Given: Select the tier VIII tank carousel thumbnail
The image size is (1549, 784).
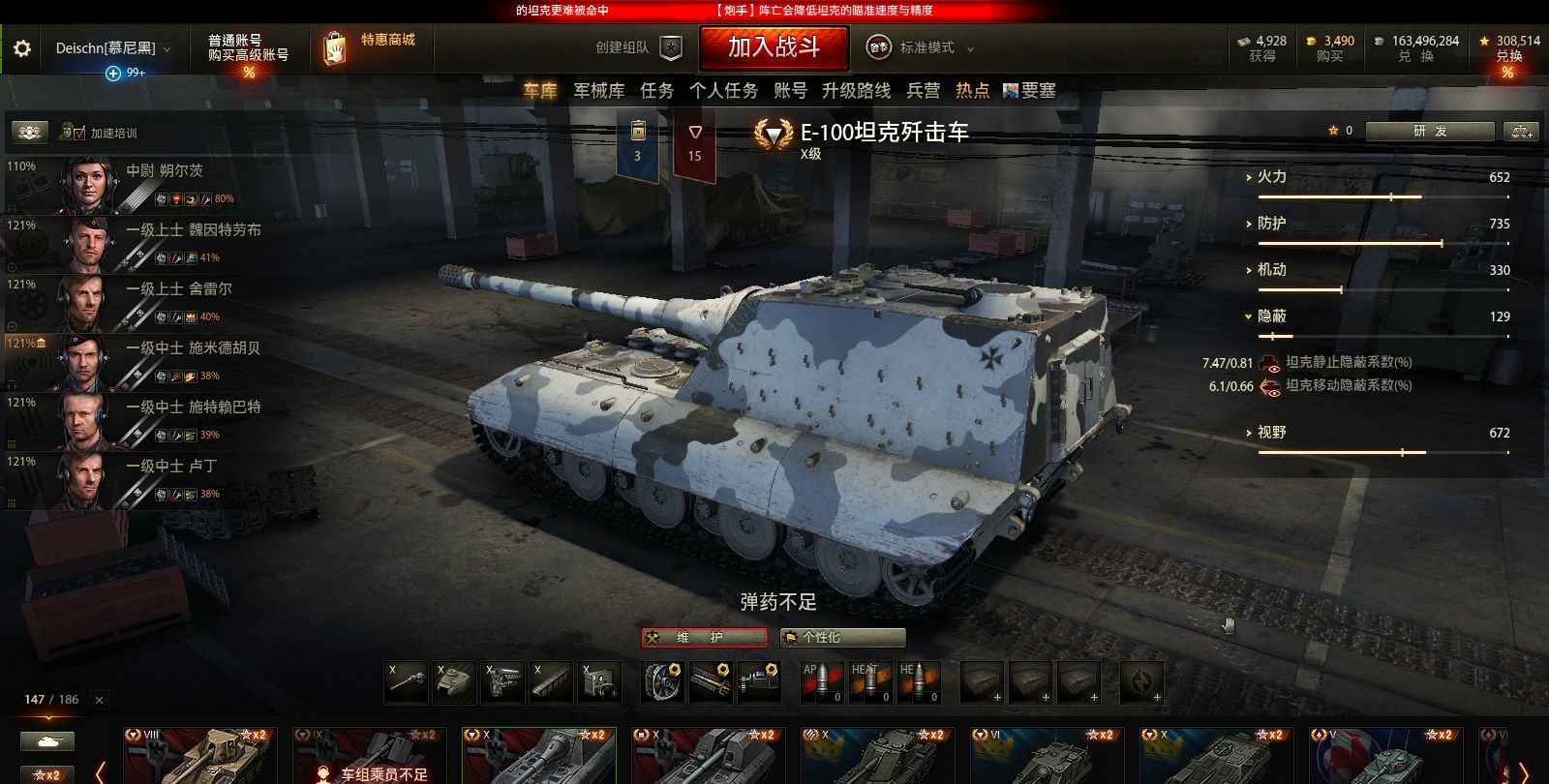Looking at the screenshot, I should (198, 753).
